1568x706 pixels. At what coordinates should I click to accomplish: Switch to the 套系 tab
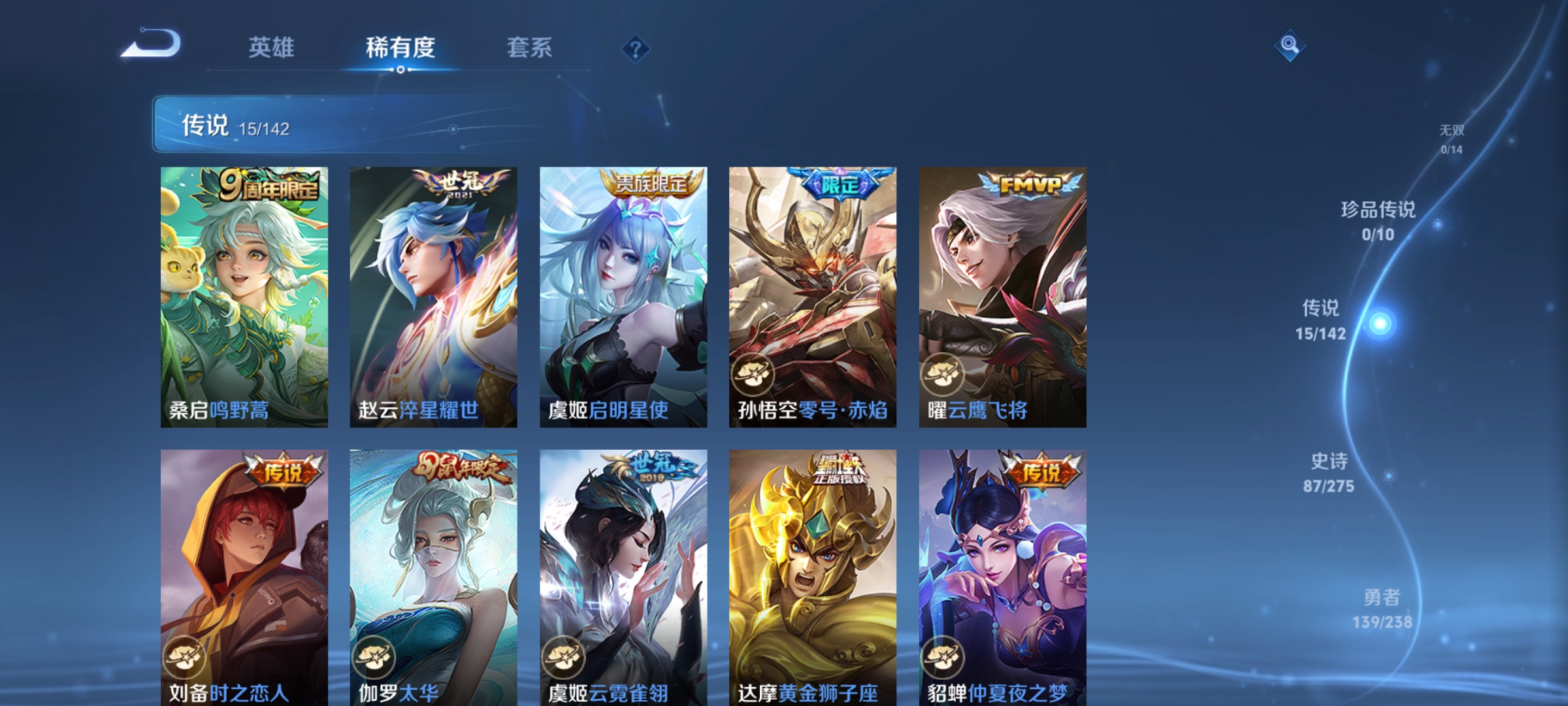coord(531,47)
